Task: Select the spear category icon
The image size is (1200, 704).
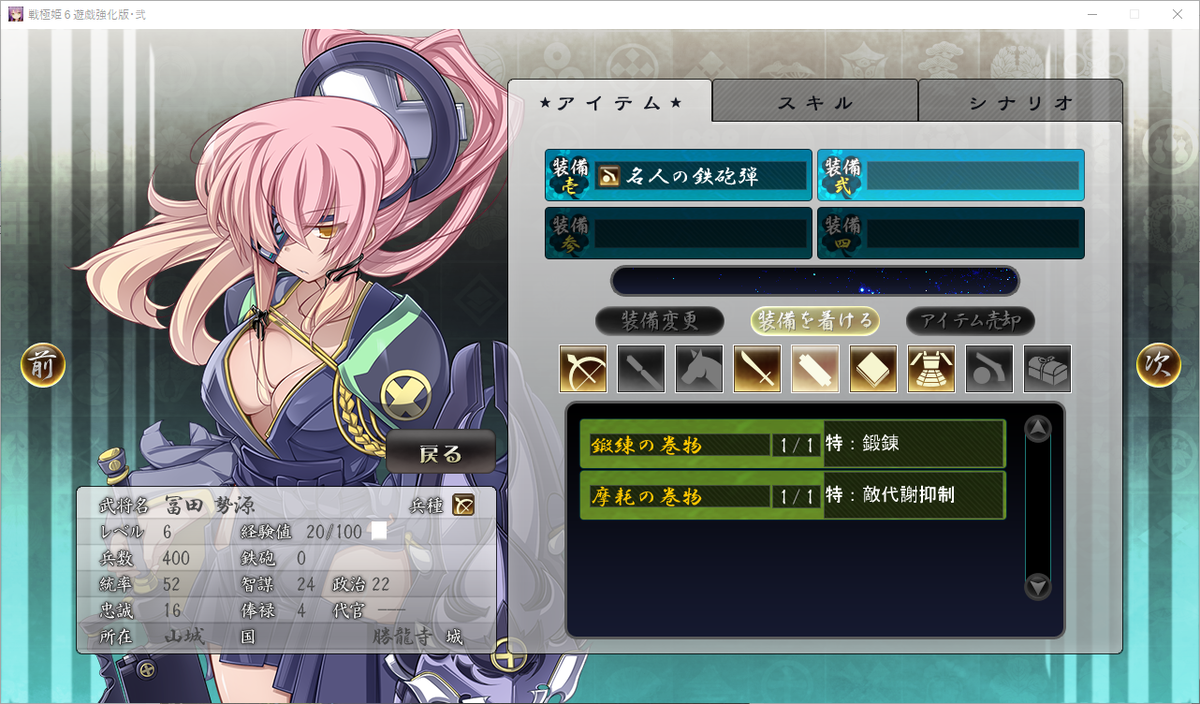Action: click(641, 369)
